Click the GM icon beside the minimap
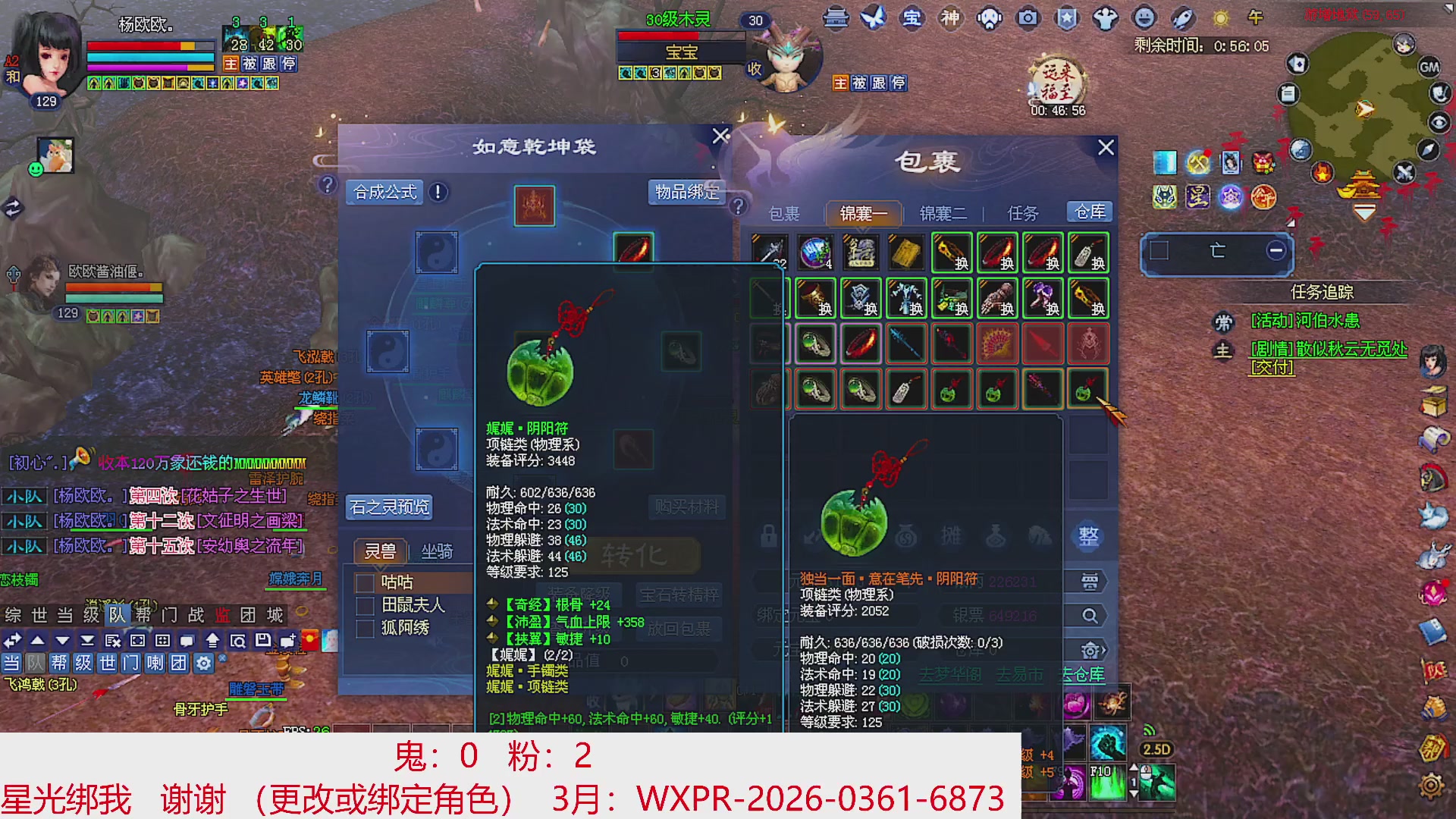 click(1429, 67)
